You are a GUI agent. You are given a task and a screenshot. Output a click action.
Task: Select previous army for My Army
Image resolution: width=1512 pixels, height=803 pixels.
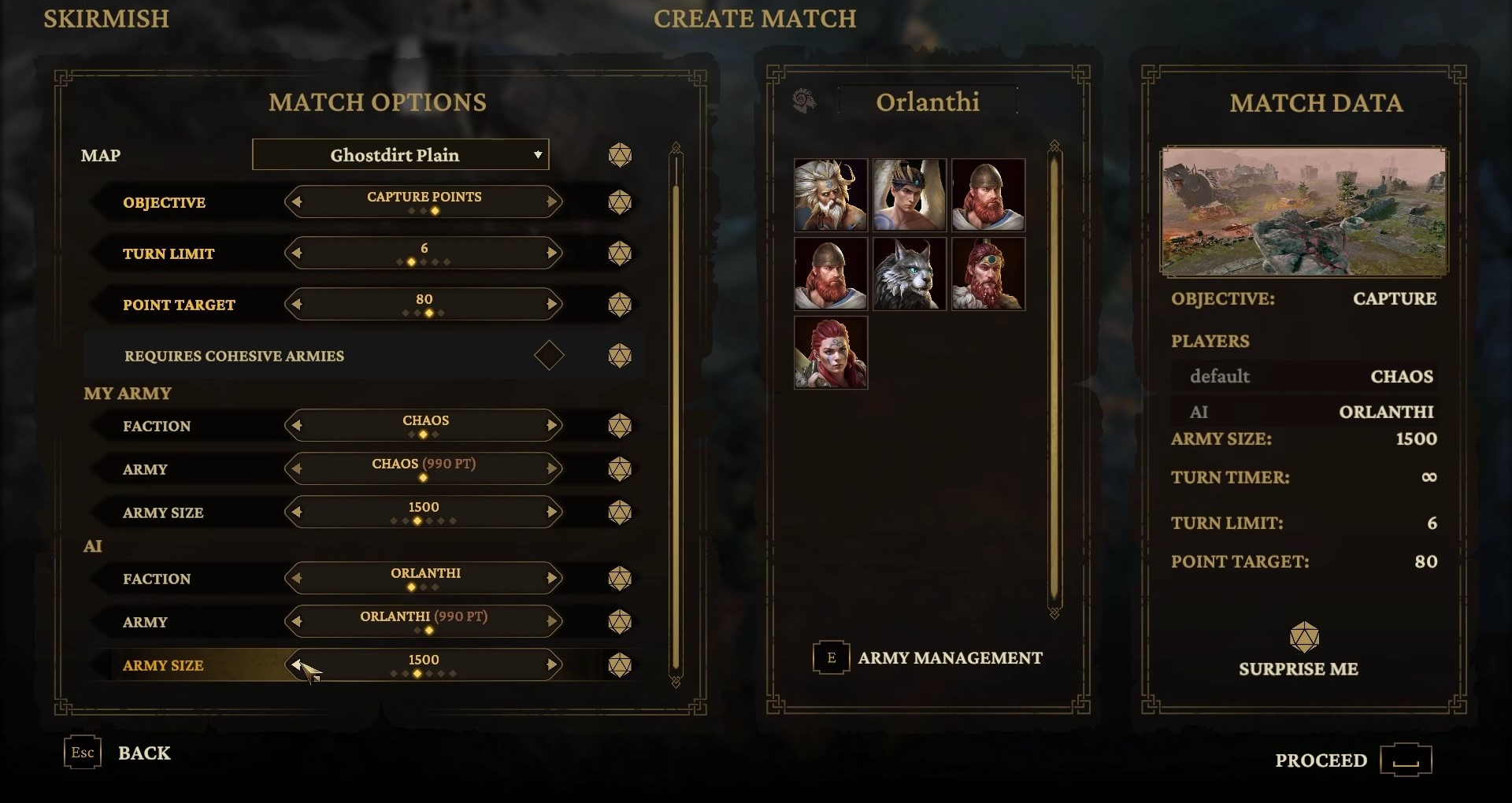296,469
